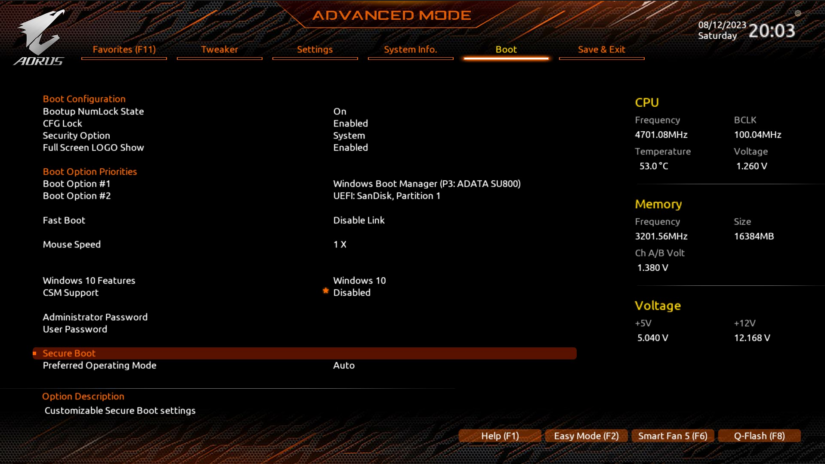Image resolution: width=825 pixels, height=464 pixels.
Task: Show the System Info. tab
Action: pos(410,49)
